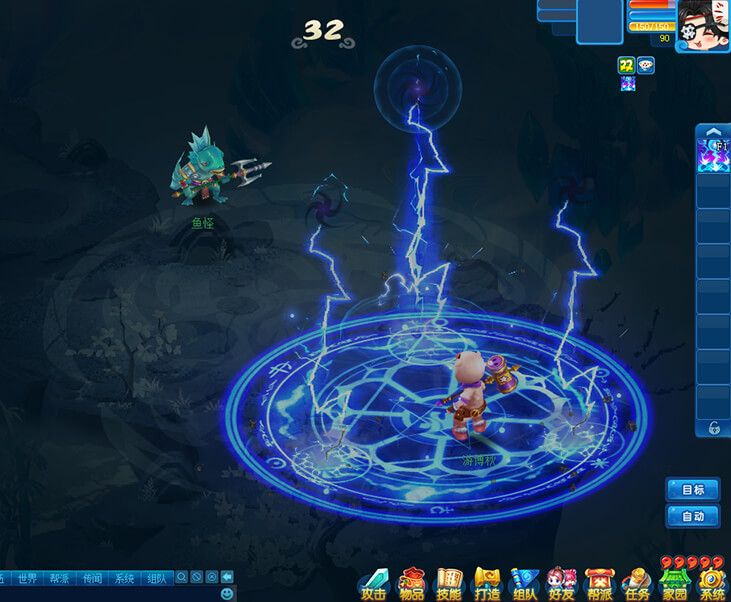Open the chat emoji smiley picker
Viewport: 731px width, 602px height.
[x=227, y=594]
